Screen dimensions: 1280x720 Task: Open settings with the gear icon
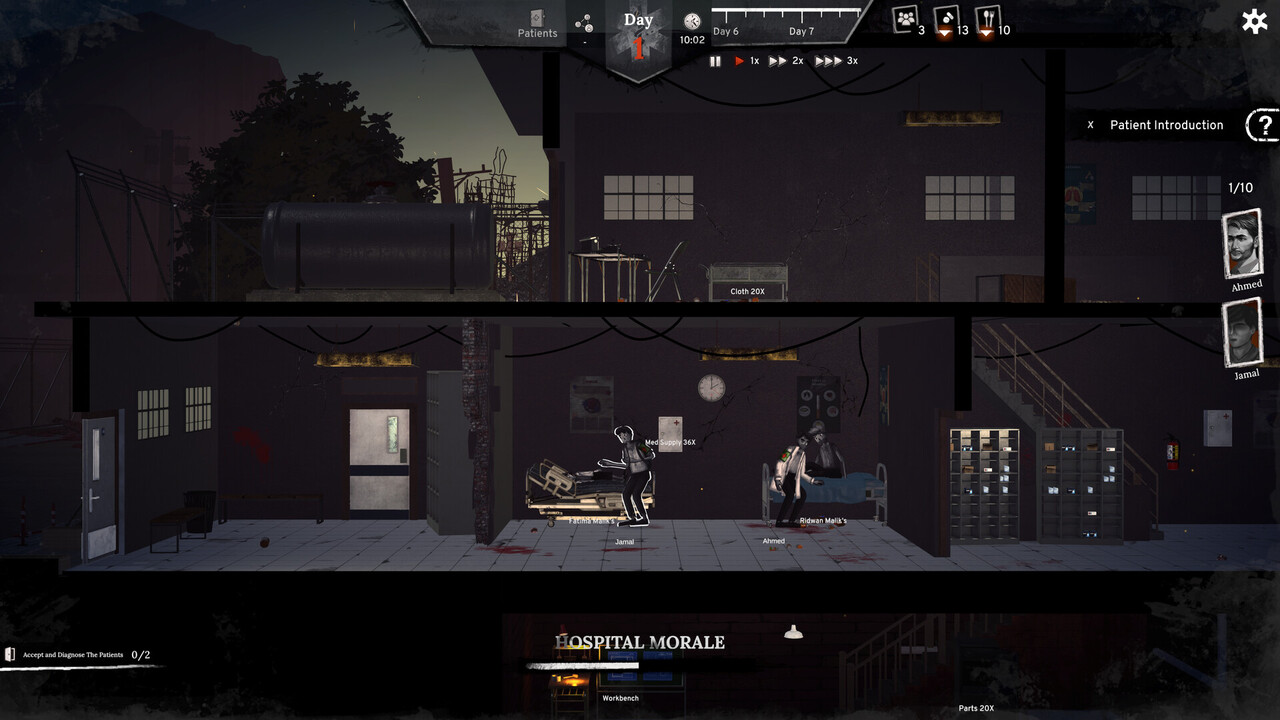tap(1254, 22)
